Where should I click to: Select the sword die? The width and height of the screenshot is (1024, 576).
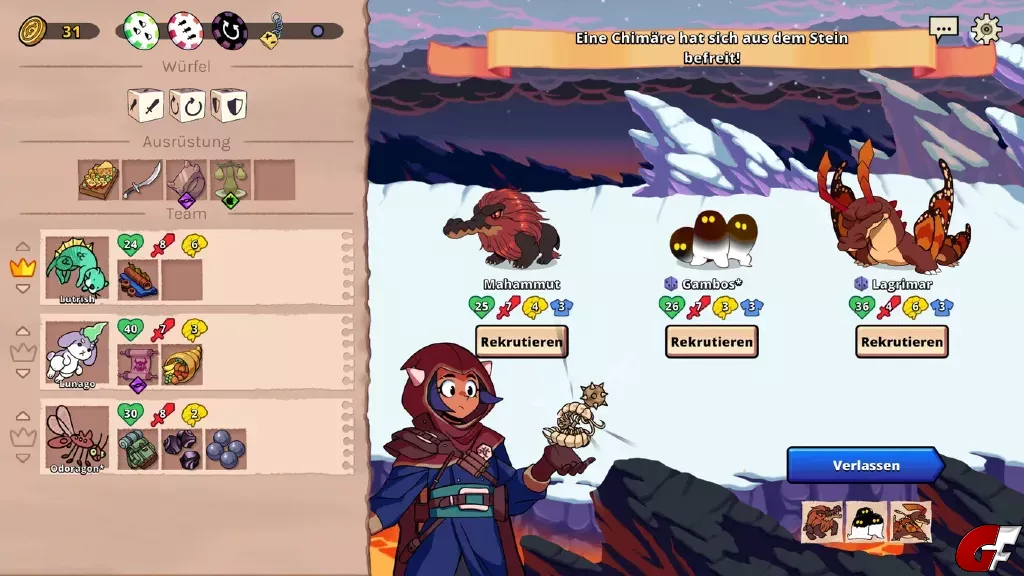(x=146, y=104)
